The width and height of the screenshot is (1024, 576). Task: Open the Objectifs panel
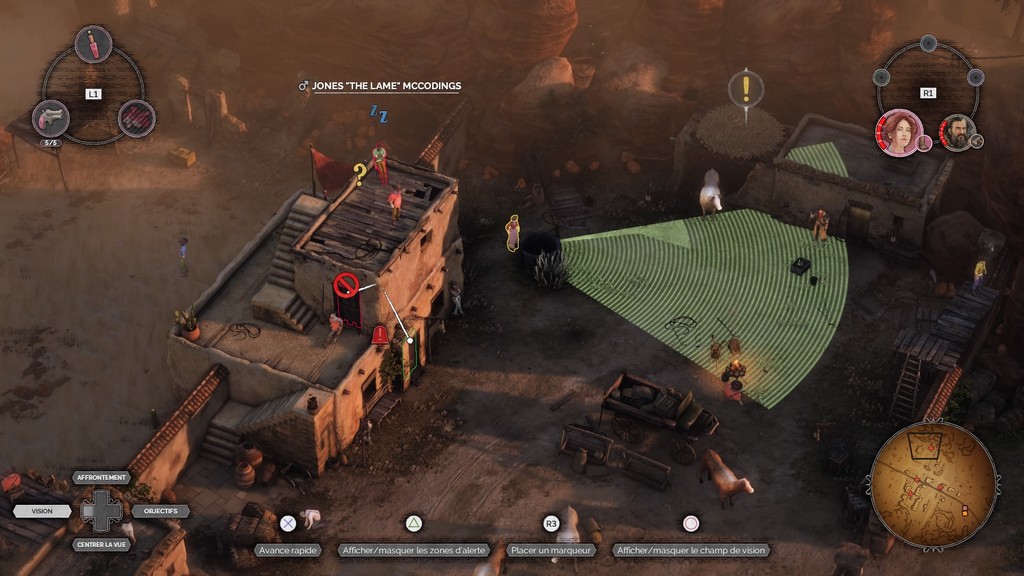click(x=160, y=511)
